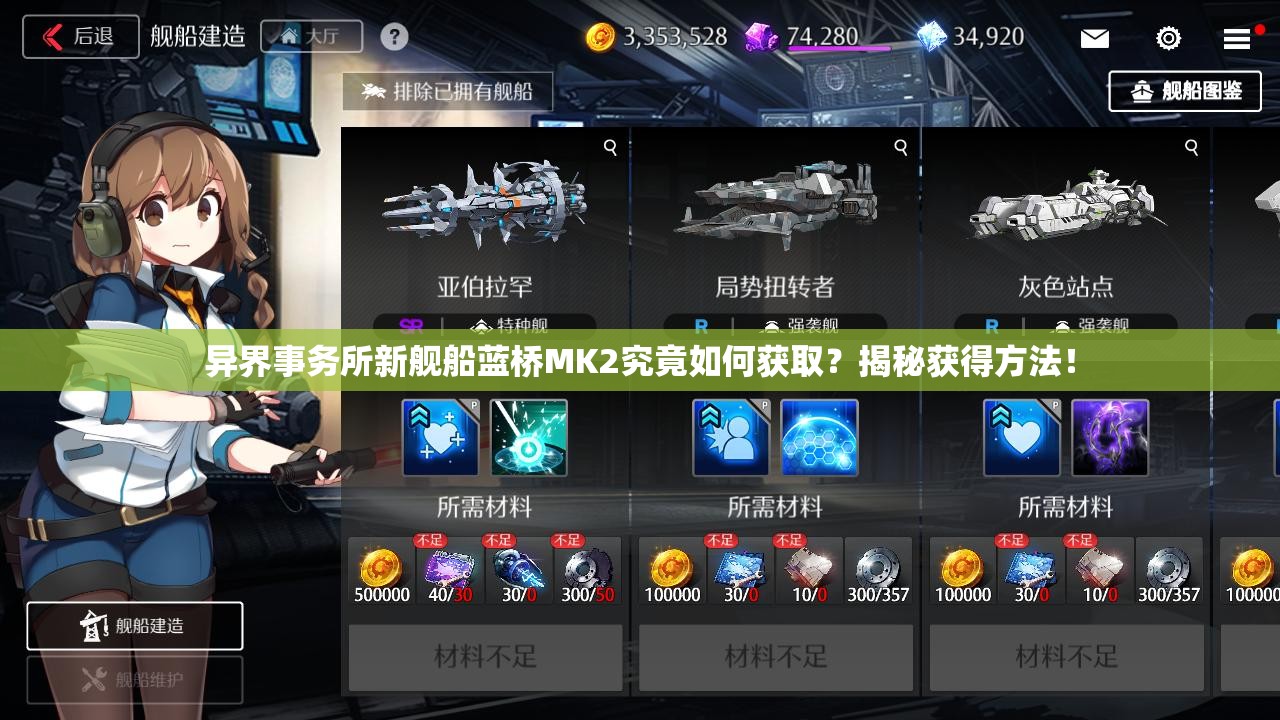Click the 局势扭转者 ship thumbnail image
The height and width of the screenshot is (720, 1280).
click(776, 207)
